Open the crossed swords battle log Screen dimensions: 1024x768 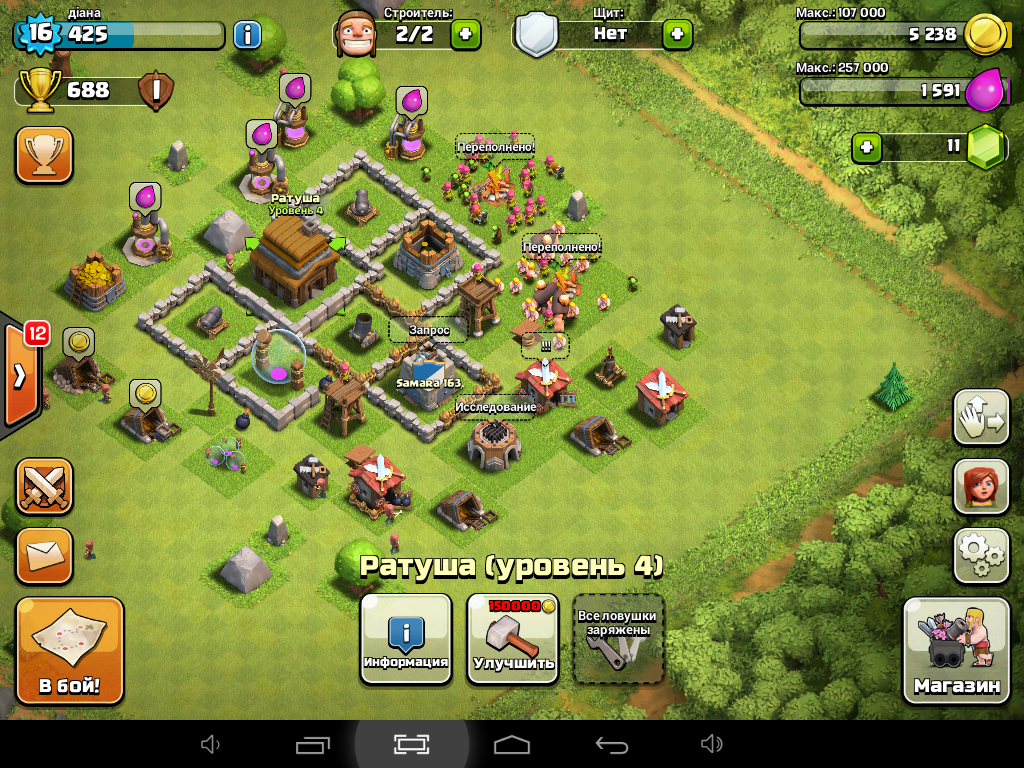(44, 486)
